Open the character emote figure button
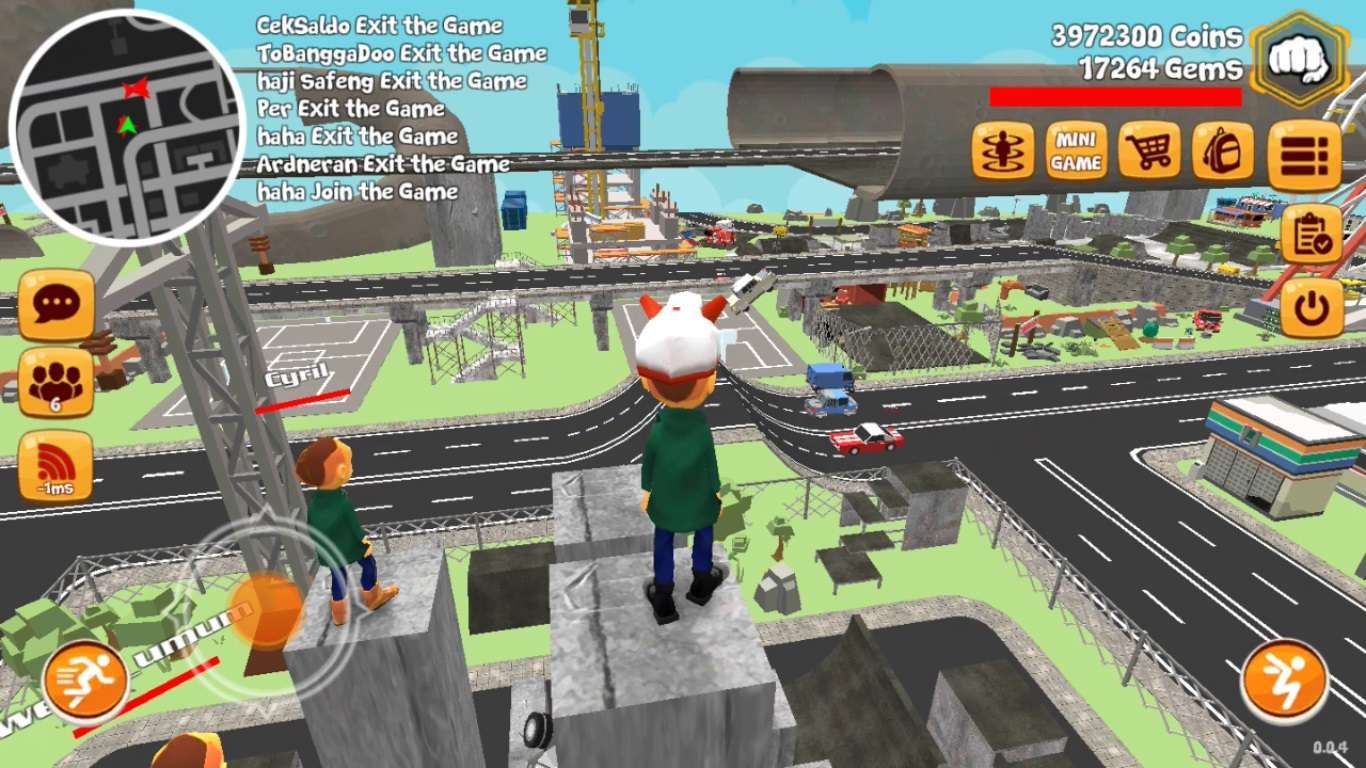 click(x=1002, y=152)
